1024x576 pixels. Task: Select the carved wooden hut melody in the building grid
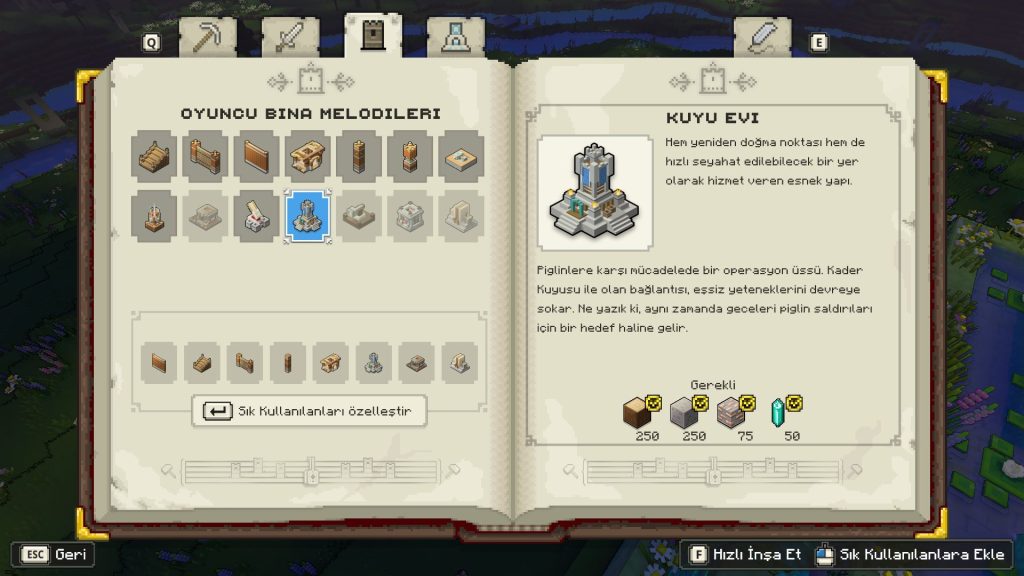click(x=308, y=156)
